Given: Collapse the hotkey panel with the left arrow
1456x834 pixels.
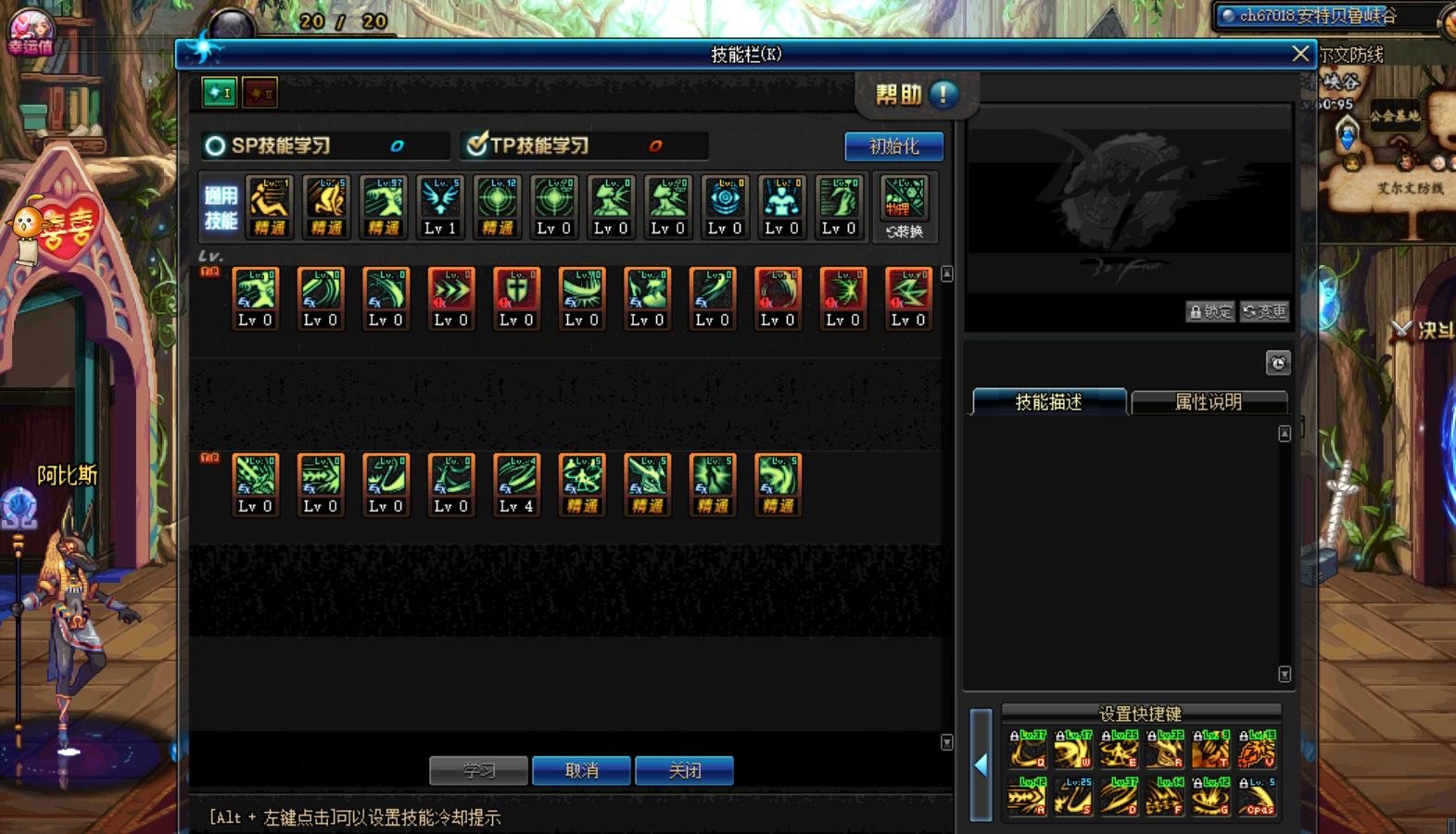Looking at the screenshot, I should (981, 764).
